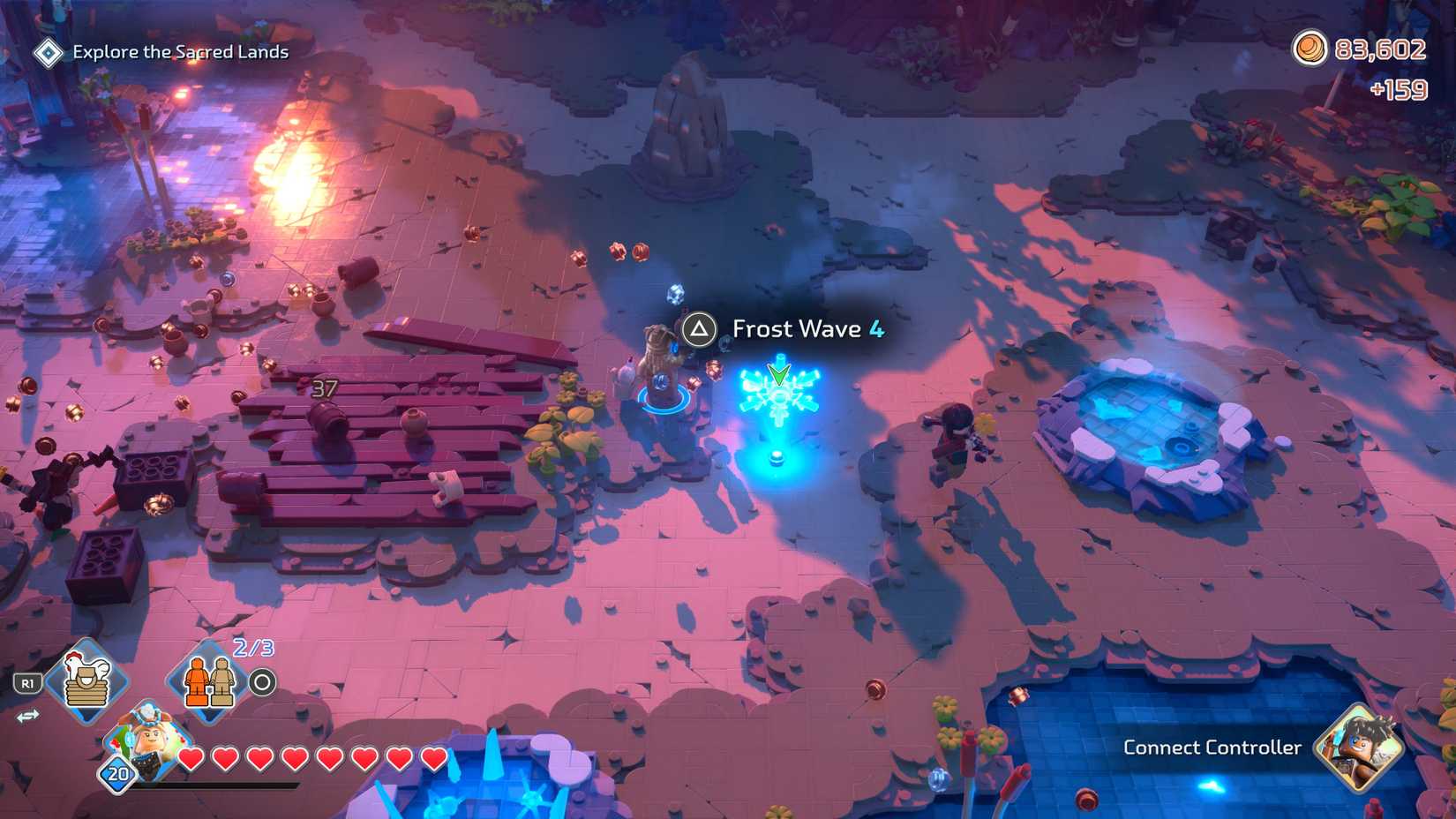Click the Connect Controller prompt

(x=1212, y=748)
